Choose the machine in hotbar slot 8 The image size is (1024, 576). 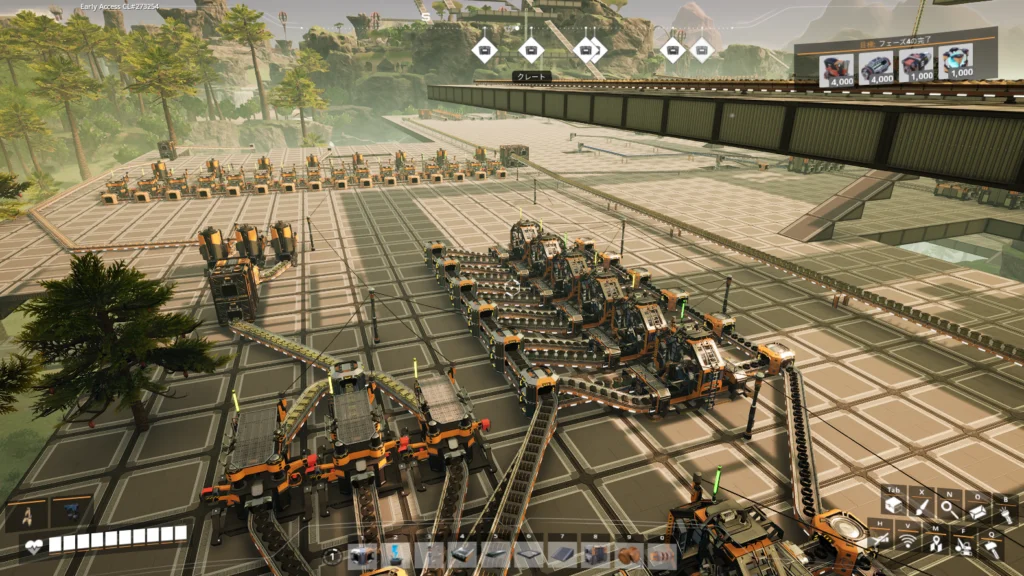[x=597, y=555]
